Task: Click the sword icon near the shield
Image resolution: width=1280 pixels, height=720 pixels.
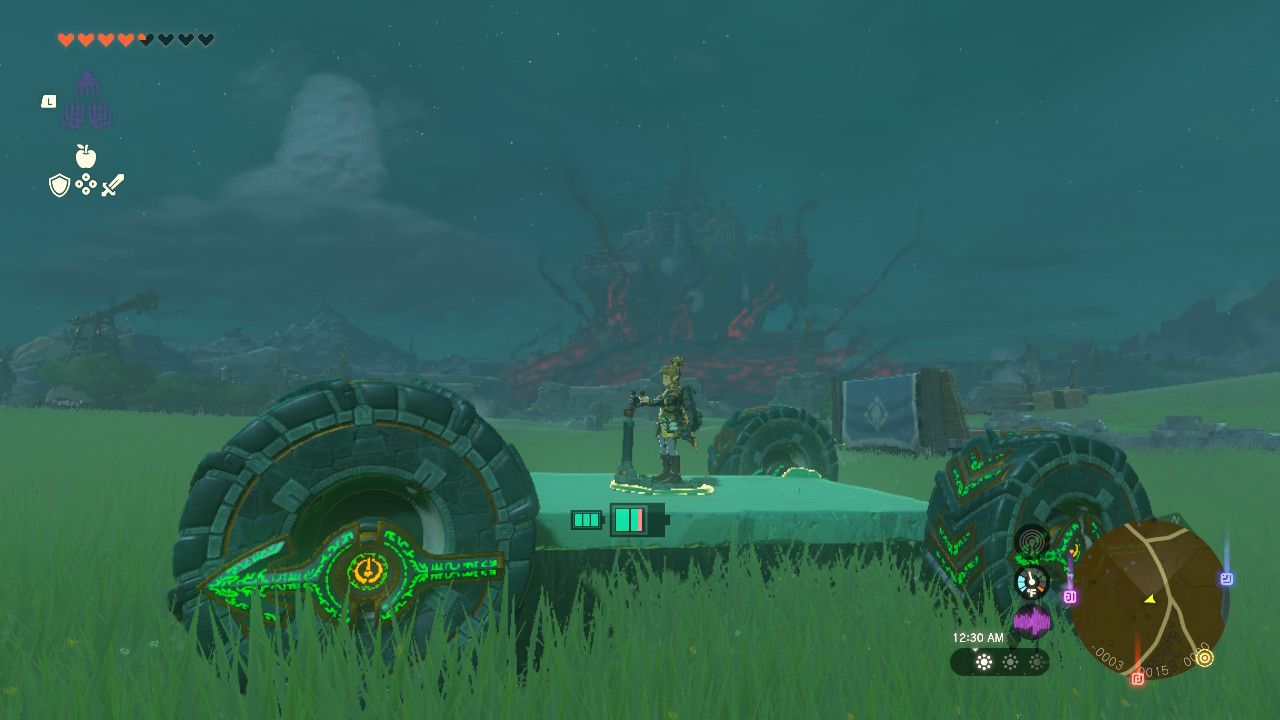Action: coord(113,184)
